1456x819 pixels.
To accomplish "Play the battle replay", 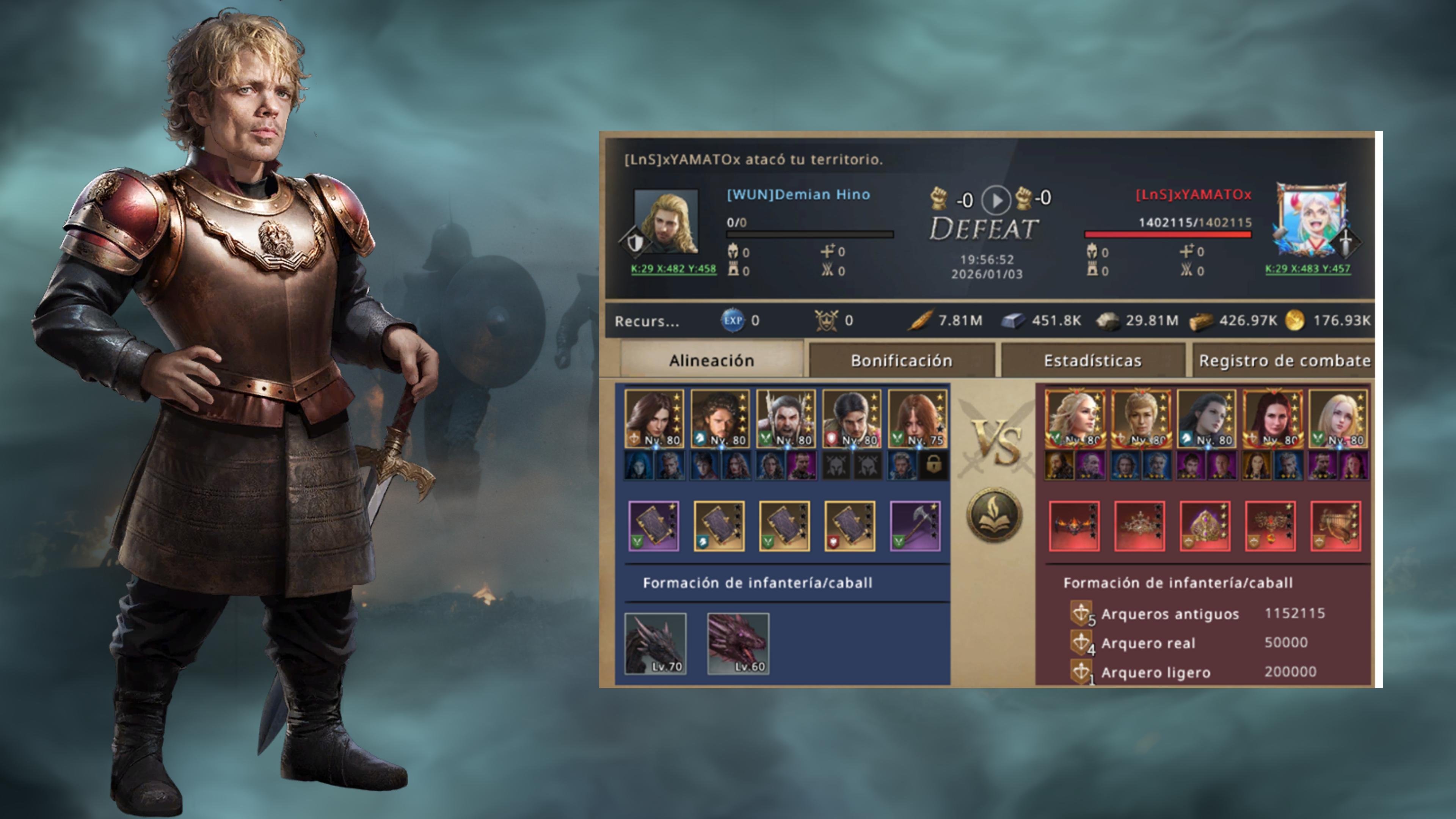I will pos(995,199).
